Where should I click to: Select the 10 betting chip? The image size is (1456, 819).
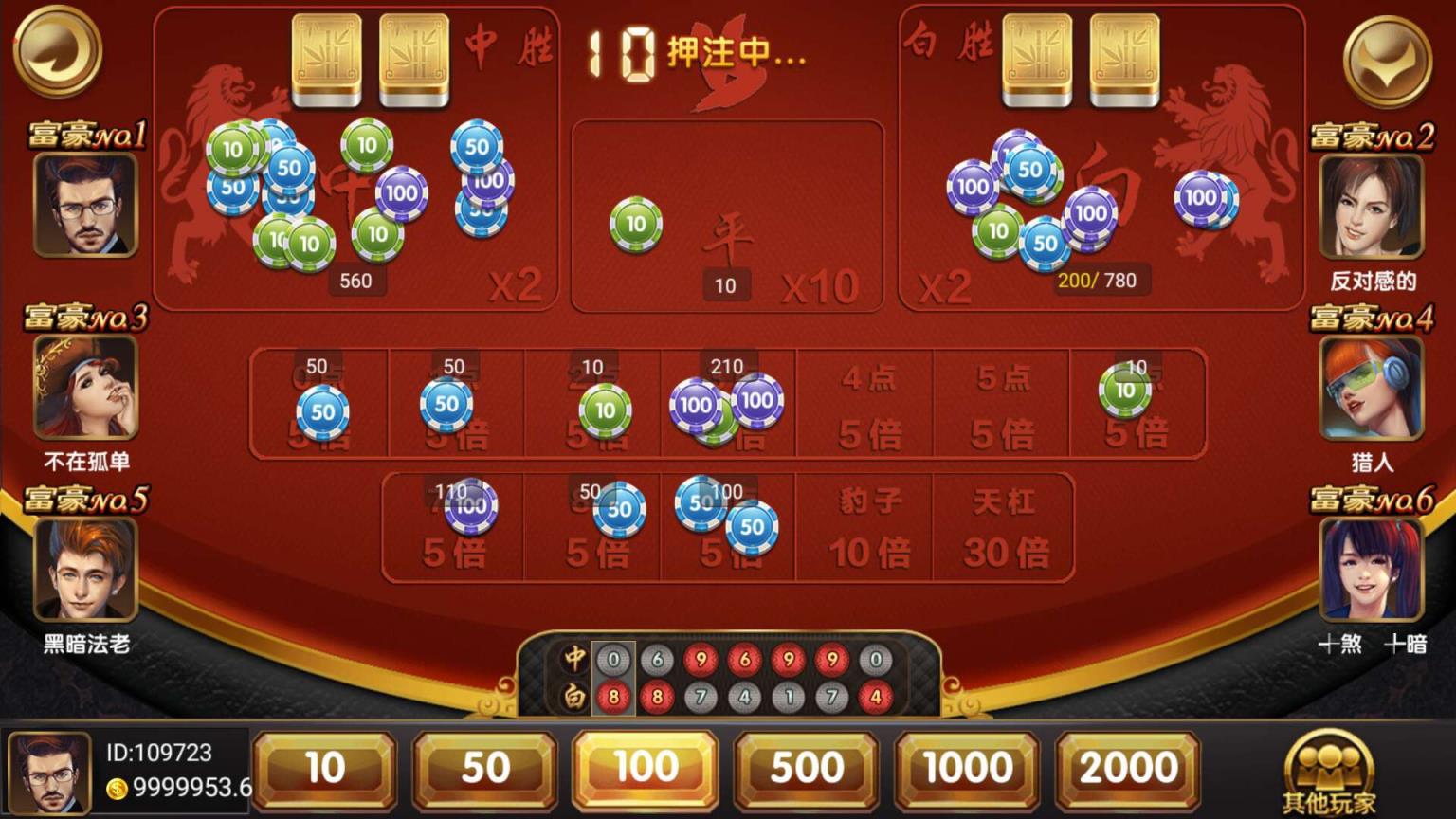[x=323, y=768]
